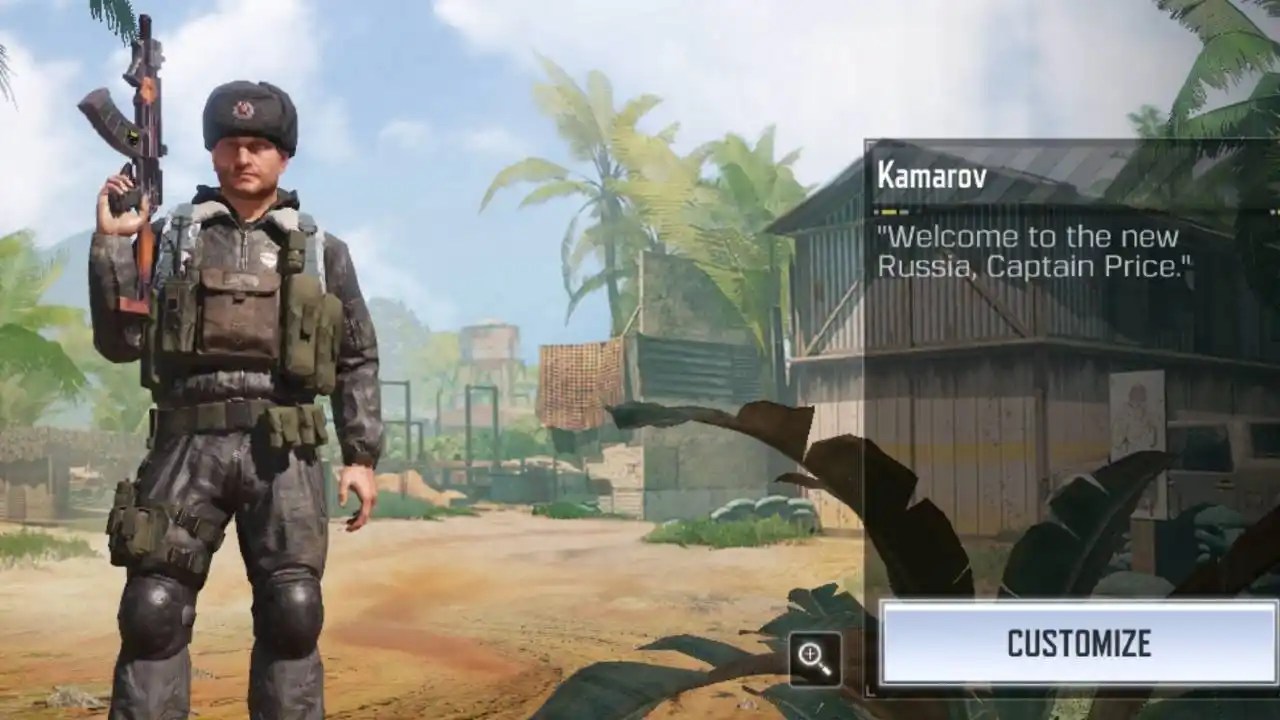Image resolution: width=1280 pixels, height=720 pixels.
Task: Select the yellow progress dash below Kamarov's name
Action: (887, 210)
